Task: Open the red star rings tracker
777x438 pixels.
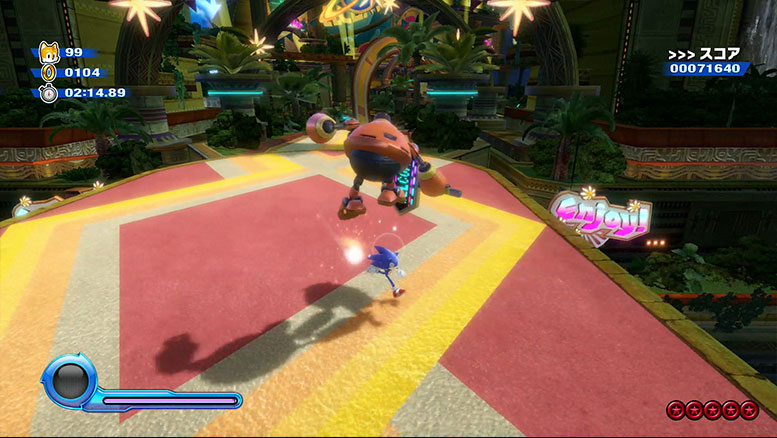Action: (x=713, y=409)
